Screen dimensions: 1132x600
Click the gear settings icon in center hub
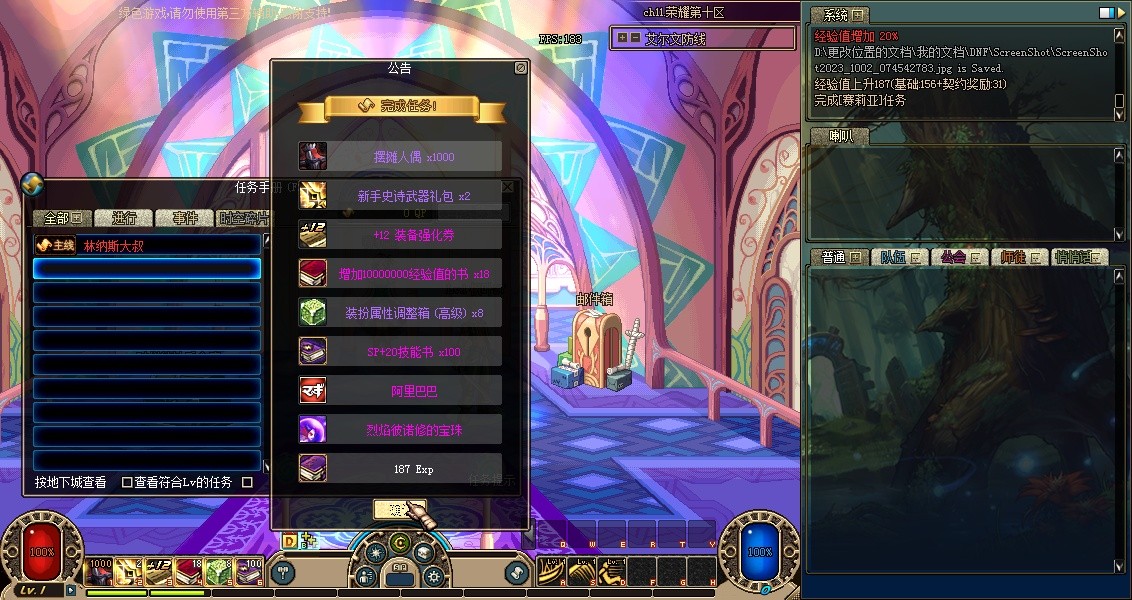tap(433, 576)
